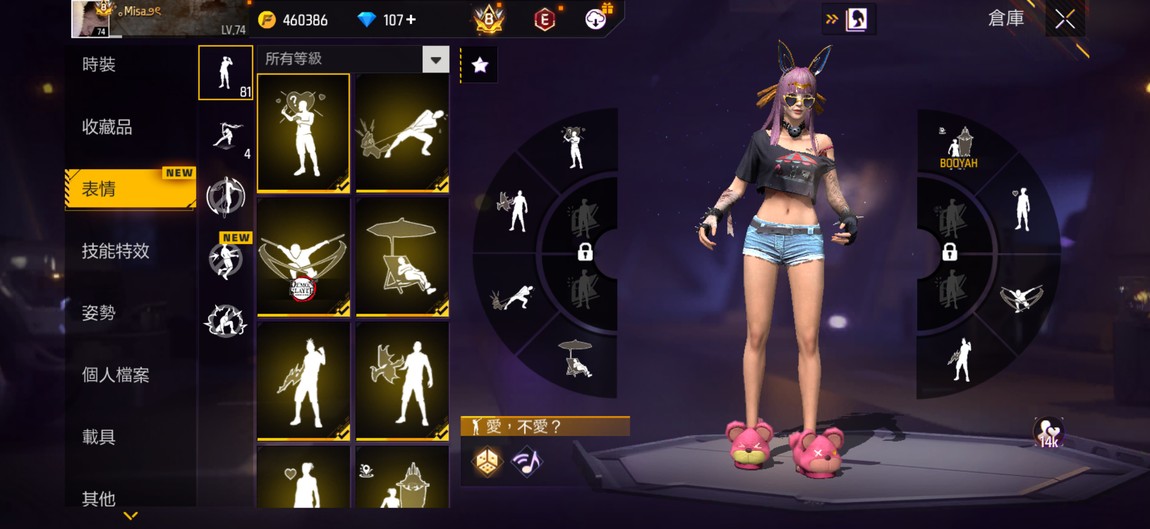Choose the Demon Slayer emote tile
The image size is (1150, 529).
[x=303, y=257]
